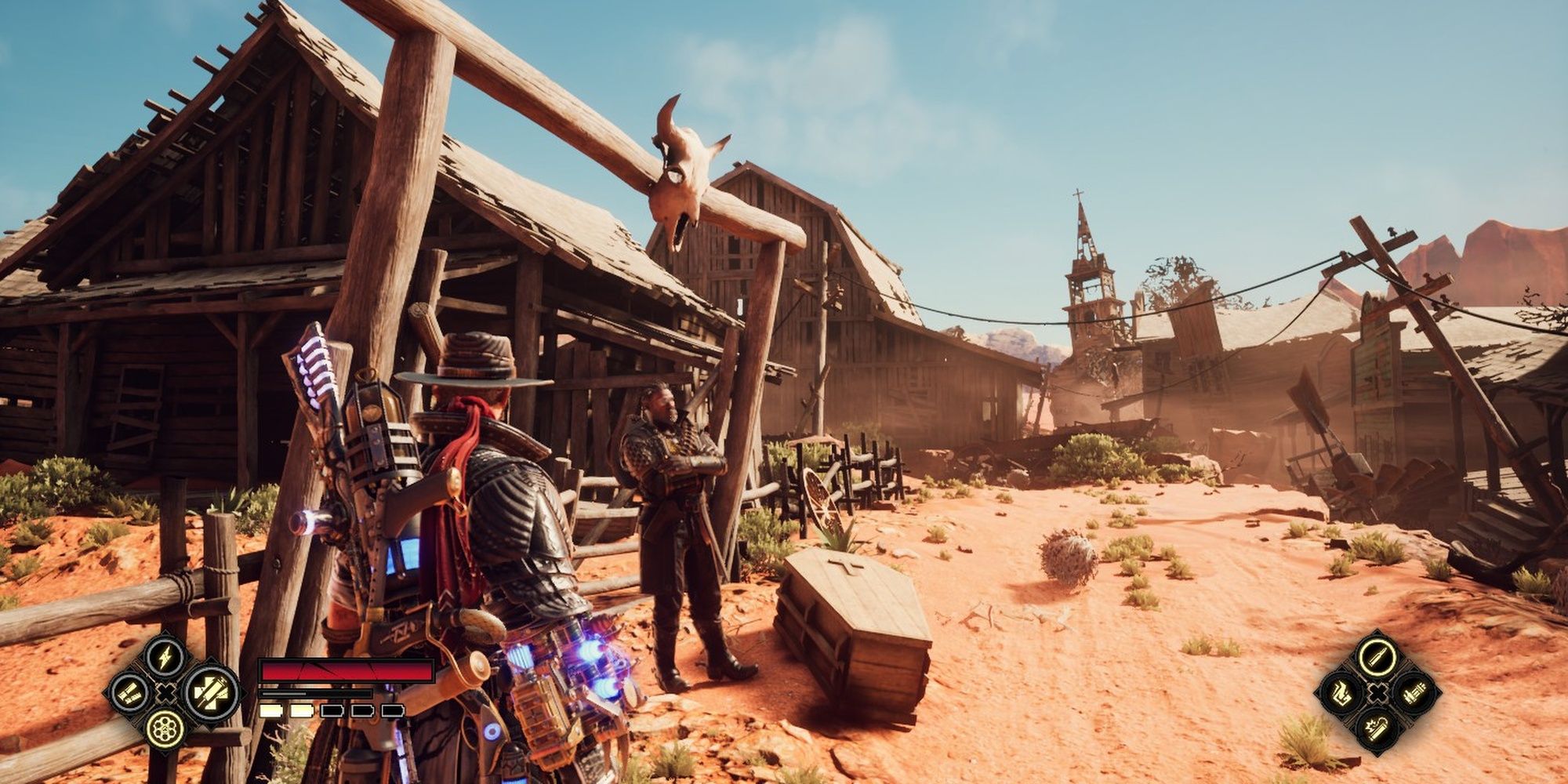The height and width of the screenshot is (784, 1568).
Task: Open the left ability quick-select HUD panel
Action: pos(165,694)
